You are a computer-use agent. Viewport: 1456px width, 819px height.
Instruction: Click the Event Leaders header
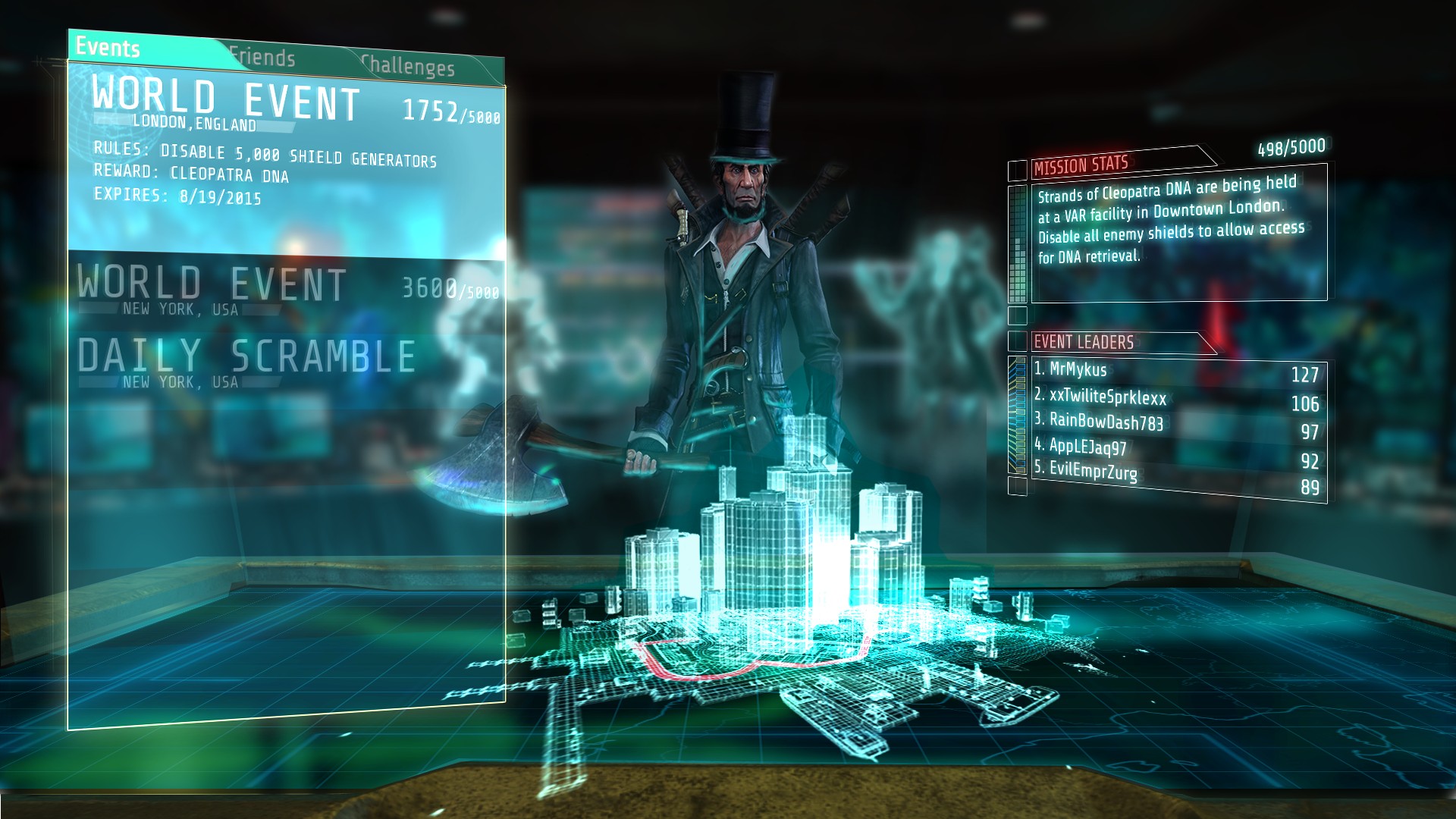[1084, 342]
